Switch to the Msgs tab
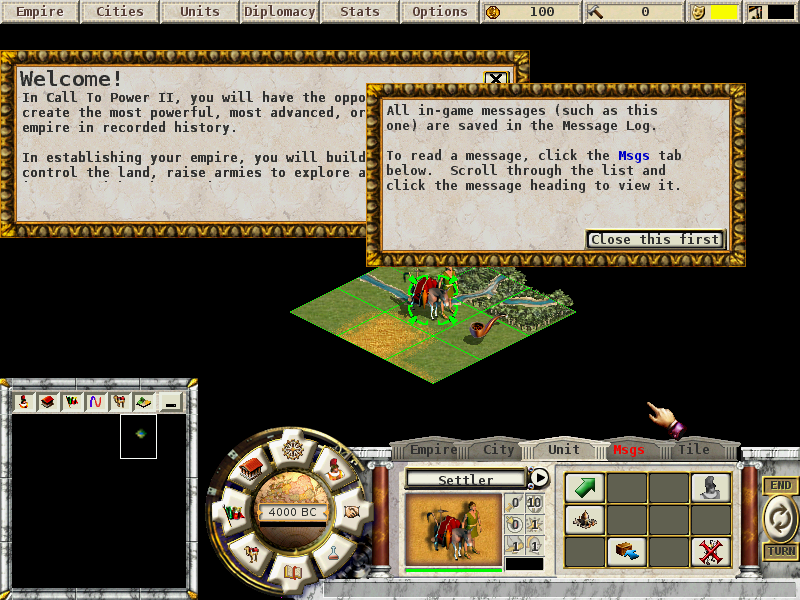Image resolution: width=800 pixels, height=600 pixels. [629, 450]
